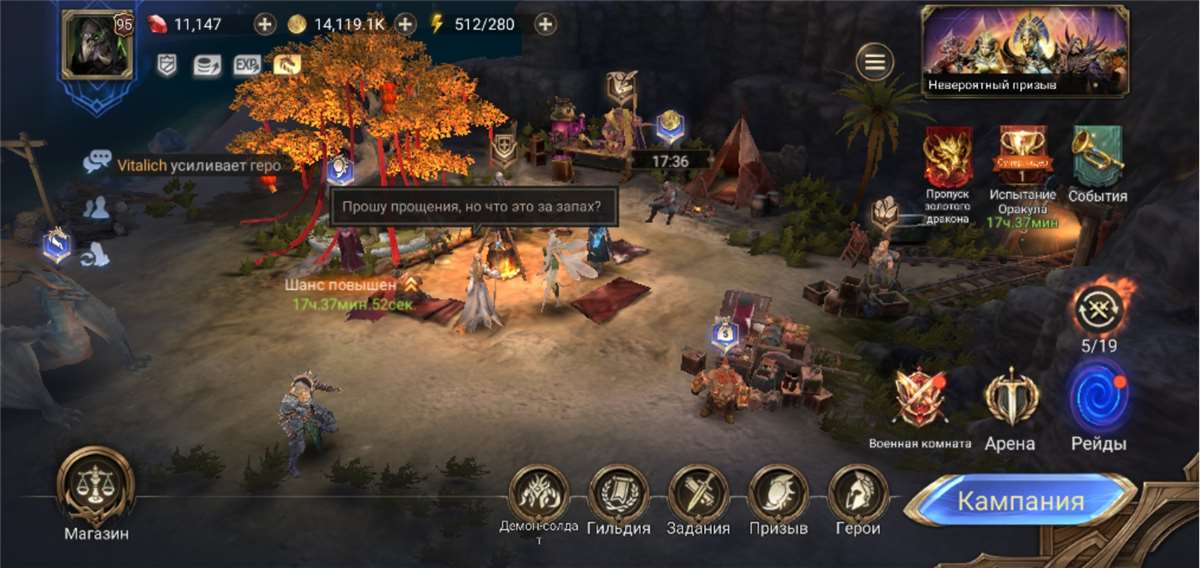Add more red gems with plus button
Image resolution: width=1200 pixels, height=568 pixels.
pos(265,24)
